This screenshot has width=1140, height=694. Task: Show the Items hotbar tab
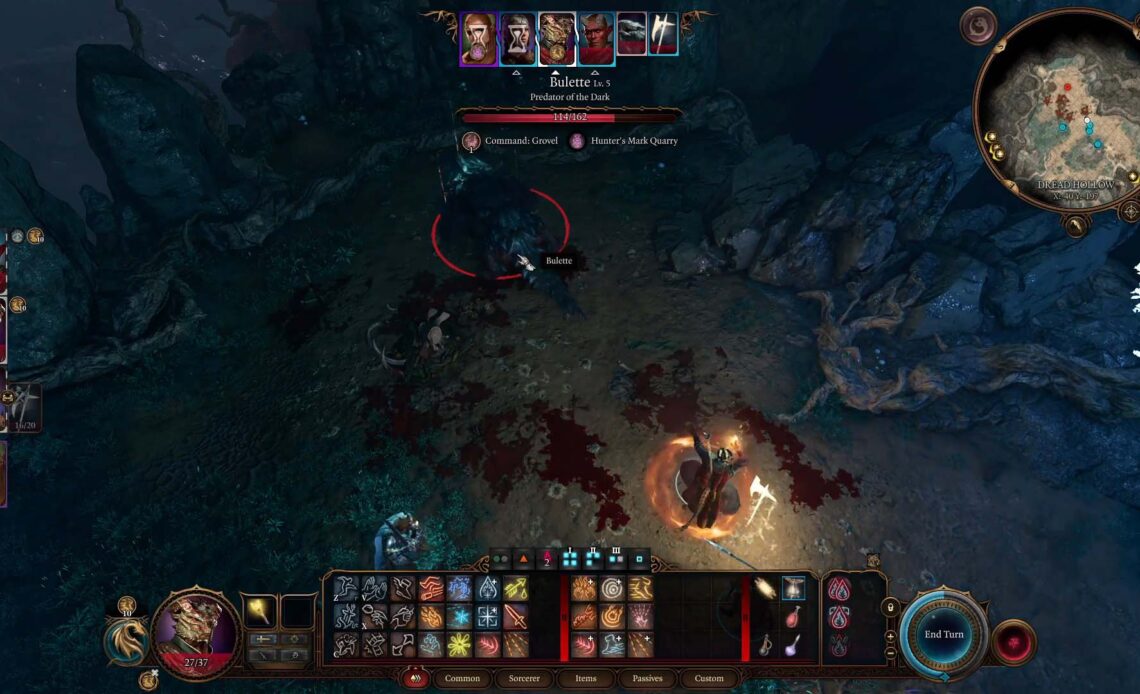tap(585, 678)
